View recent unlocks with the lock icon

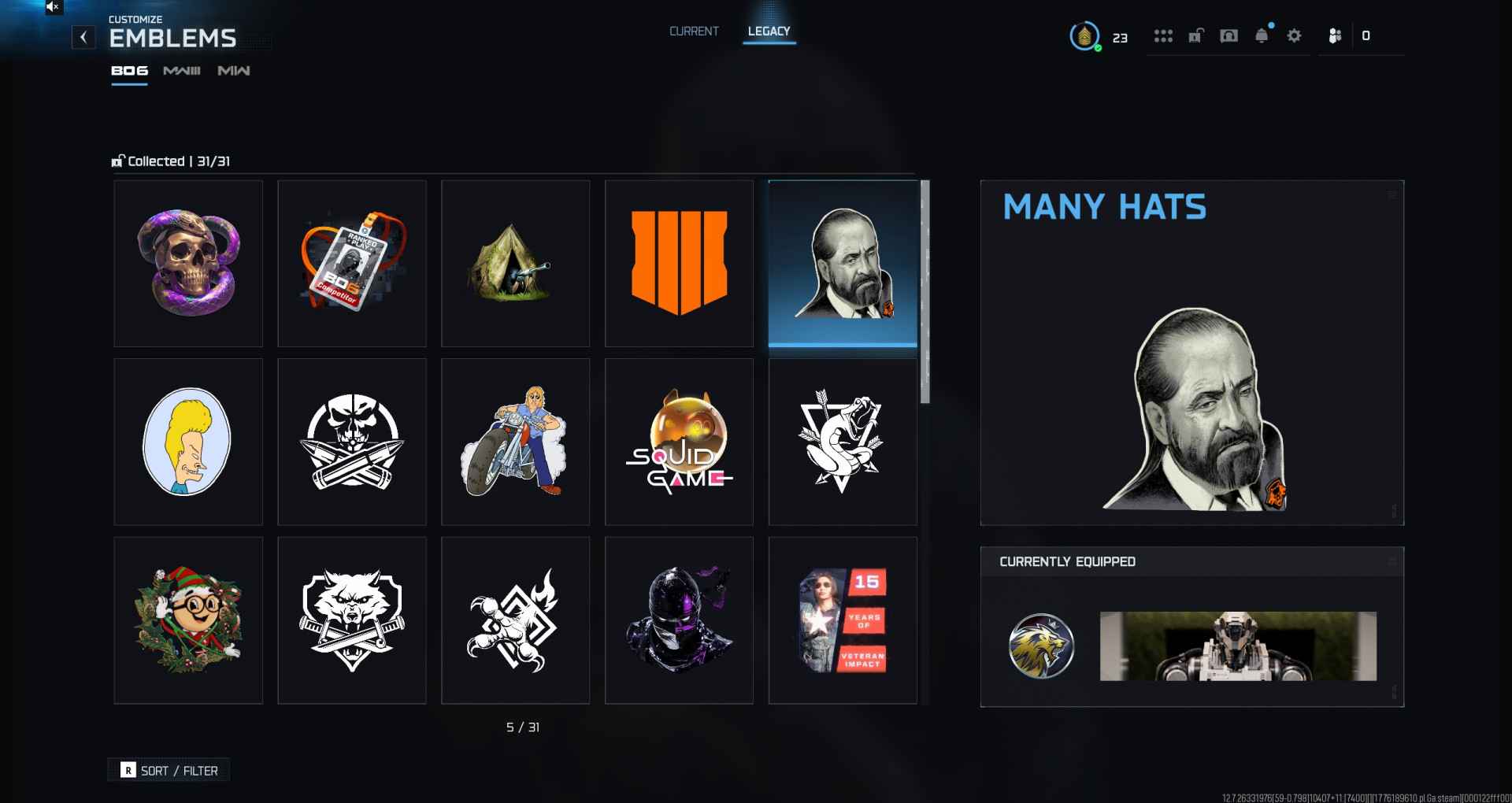1195,35
